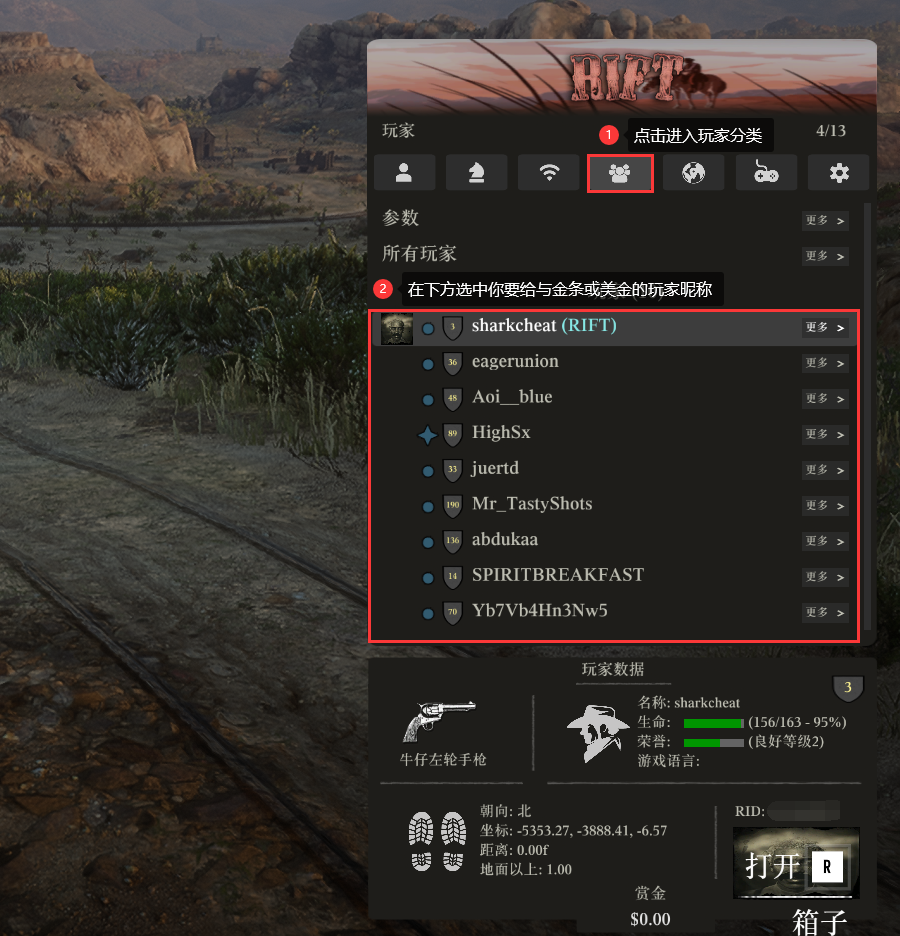
Task: Select player abdukaa
Action: 505,540
